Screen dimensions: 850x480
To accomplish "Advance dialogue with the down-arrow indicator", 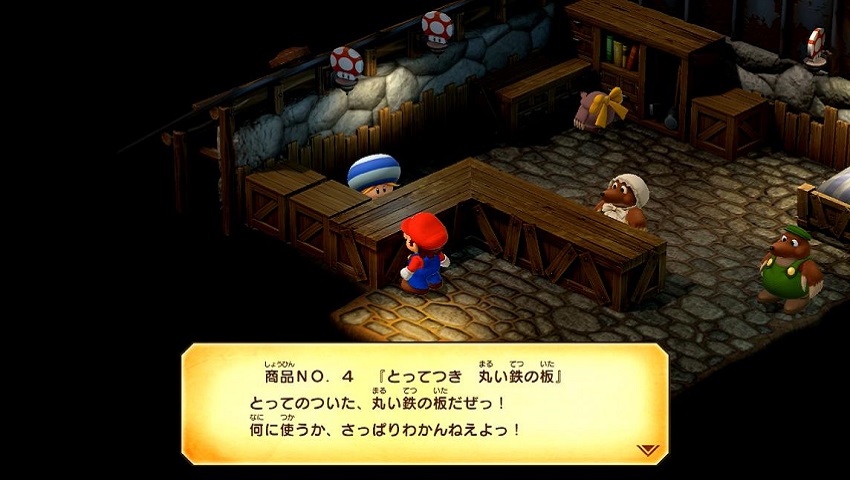I will click(648, 450).
